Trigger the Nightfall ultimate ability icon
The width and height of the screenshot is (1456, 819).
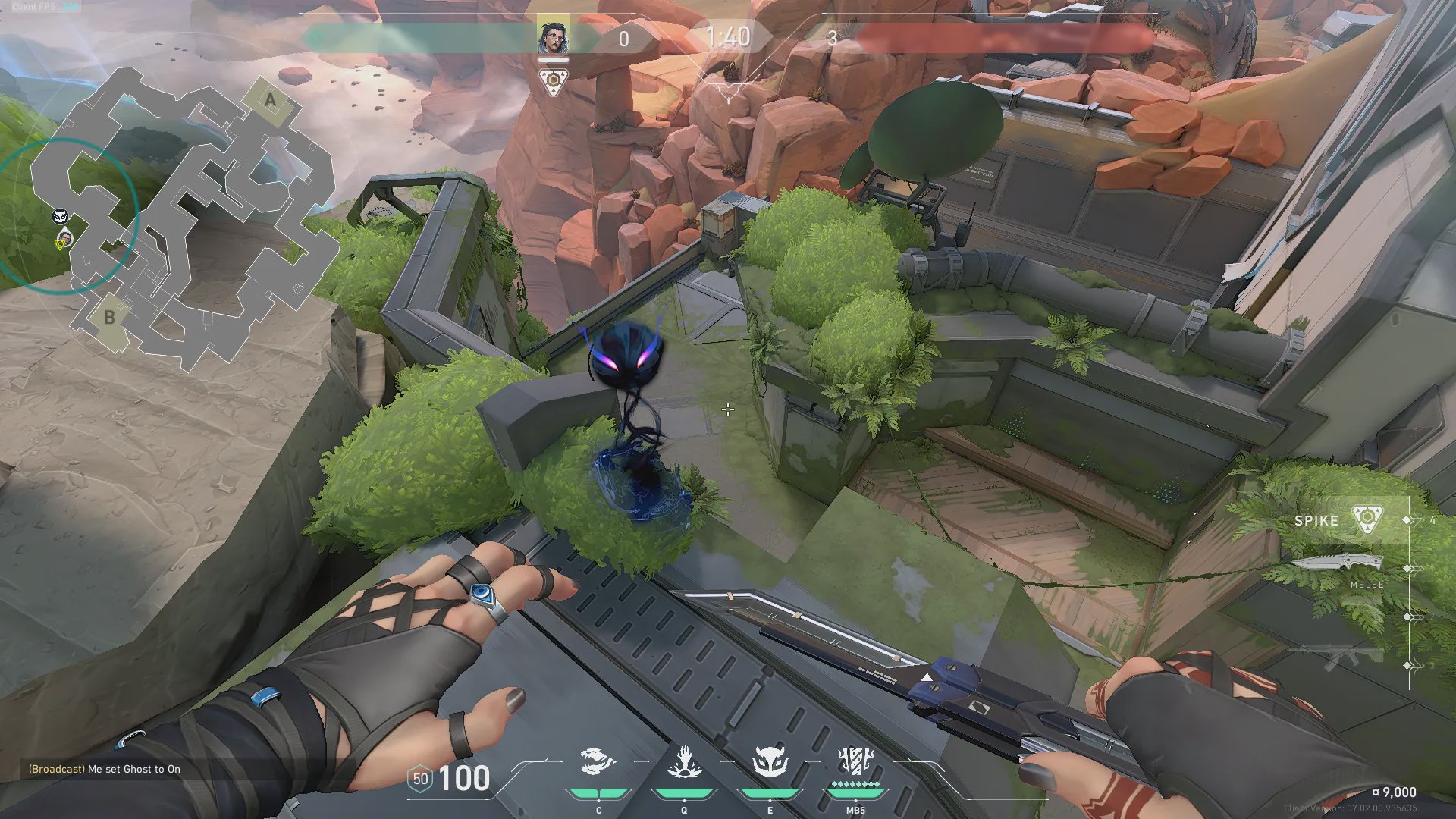point(855,761)
